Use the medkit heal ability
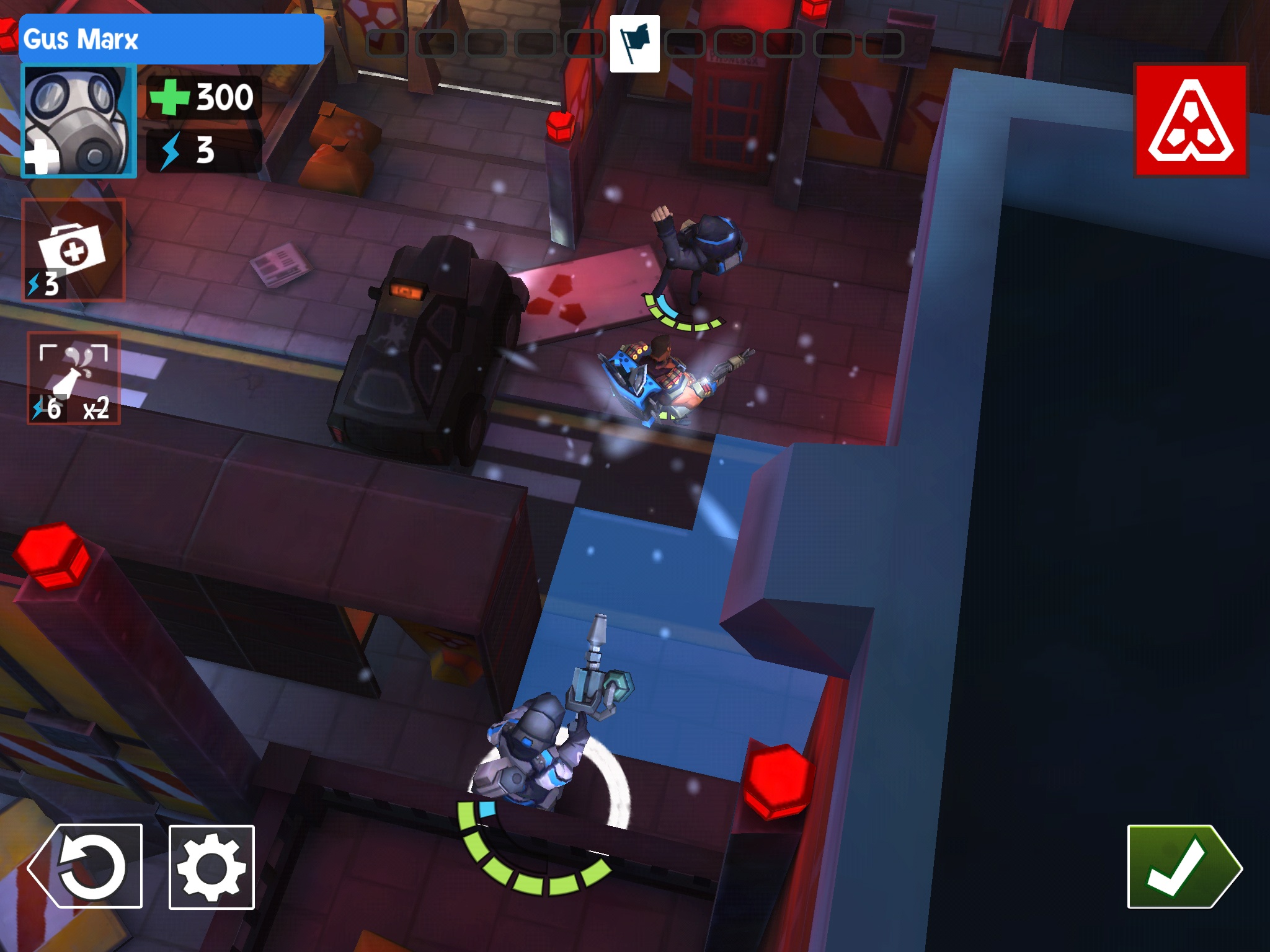This screenshot has width=1270, height=952. click(74, 250)
